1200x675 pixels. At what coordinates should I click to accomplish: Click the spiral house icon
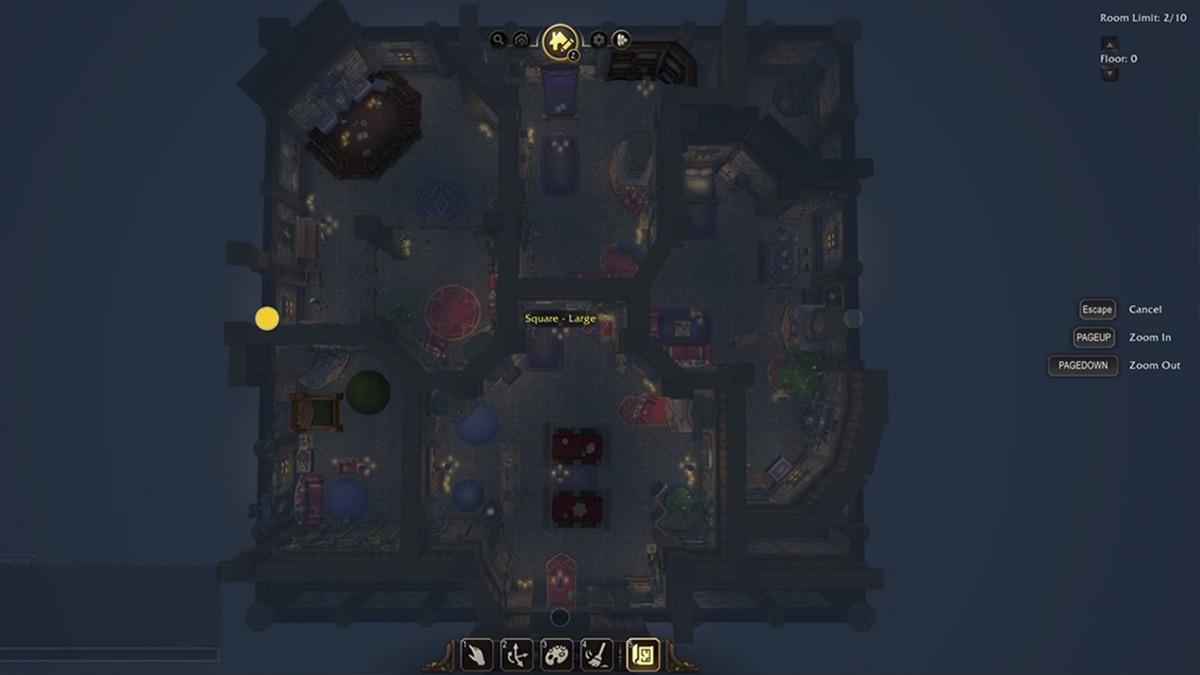coord(521,40)
